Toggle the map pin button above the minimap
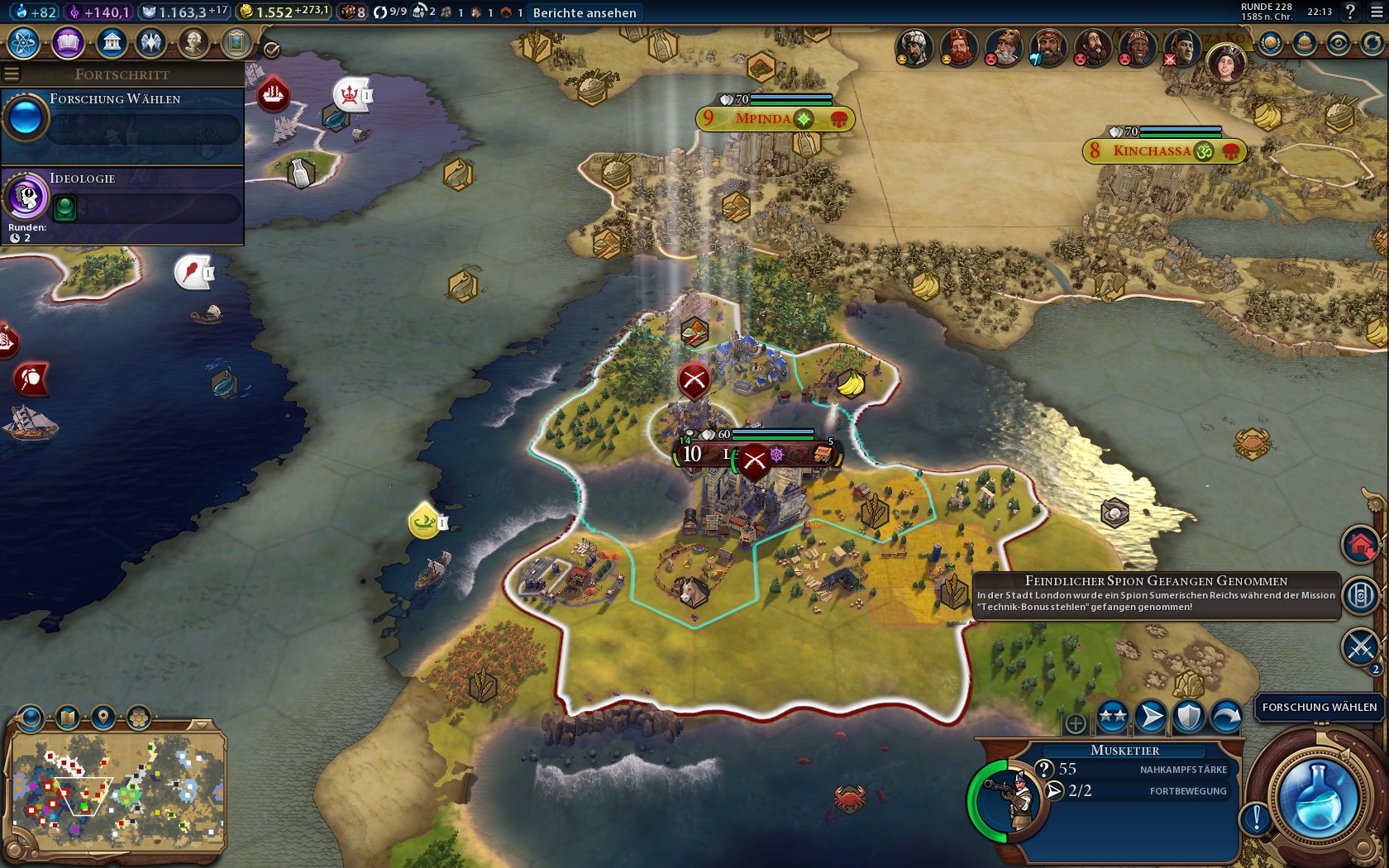 pyautogui.click(x=103, y=716)
